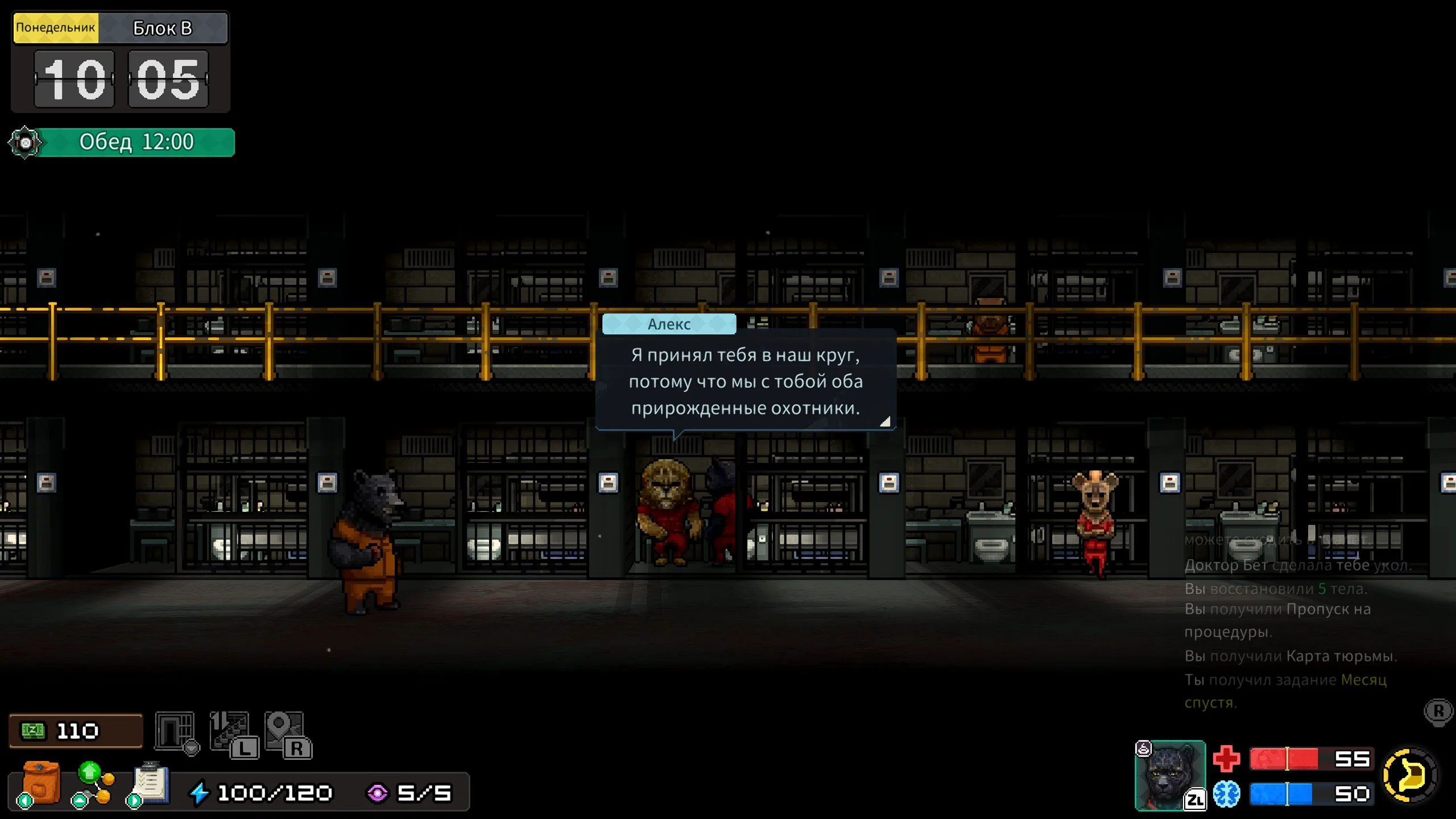Activate the yellow circular action icon
Screen dimensions: 1456x819
[1410, 775]
